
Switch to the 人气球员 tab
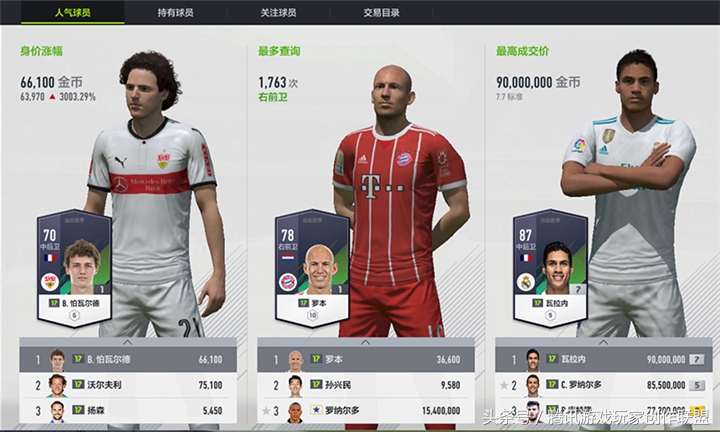coord(74,14)
